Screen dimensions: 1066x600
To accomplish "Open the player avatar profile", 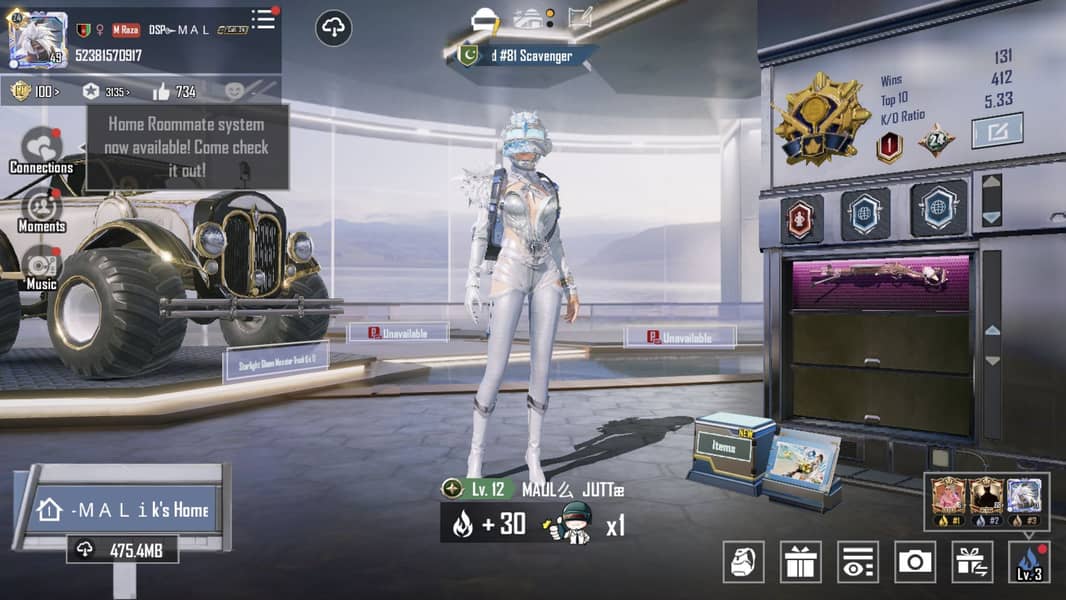I will 38,40.
